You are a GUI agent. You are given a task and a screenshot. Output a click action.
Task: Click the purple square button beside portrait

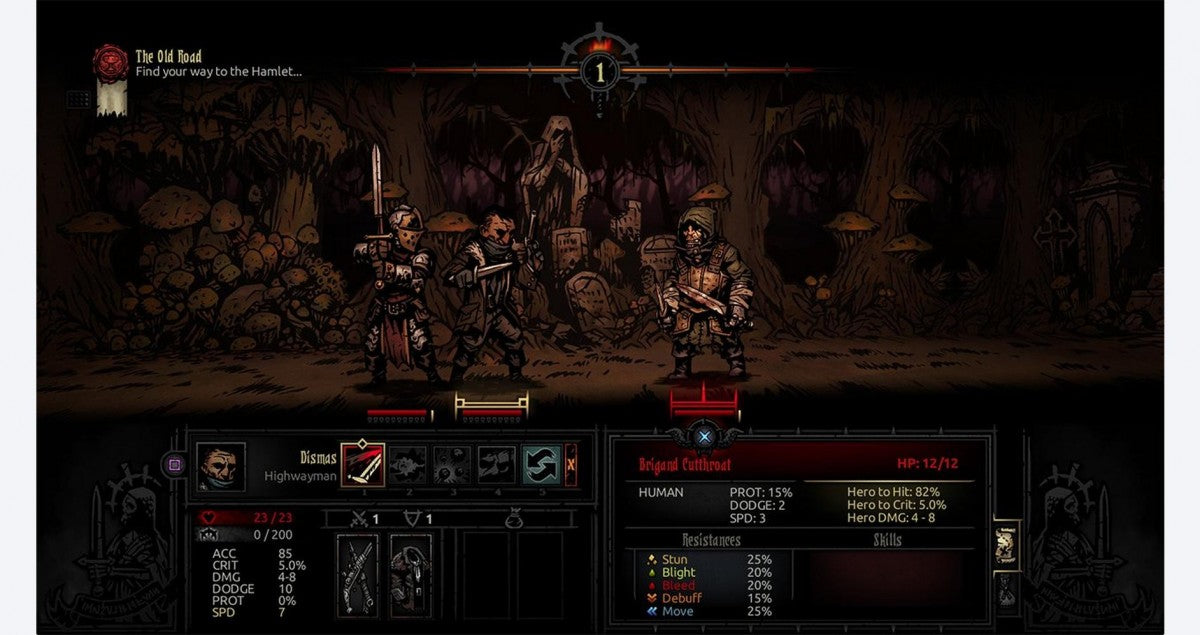click(x=174, y=465)
